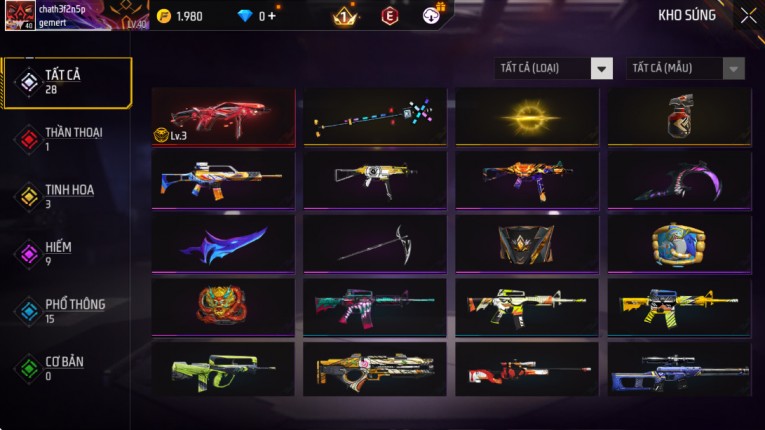Select the red Lv.3 gun skin
This screenshot has height=430, width=765.
tap(223, 117)
